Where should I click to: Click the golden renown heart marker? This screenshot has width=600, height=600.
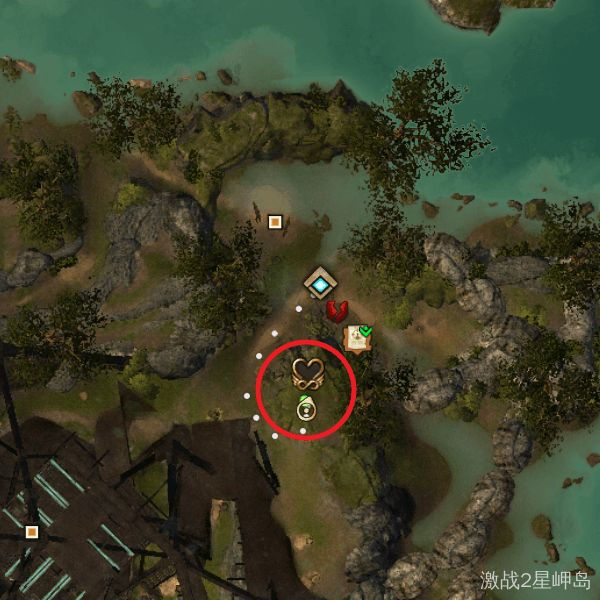308,375
